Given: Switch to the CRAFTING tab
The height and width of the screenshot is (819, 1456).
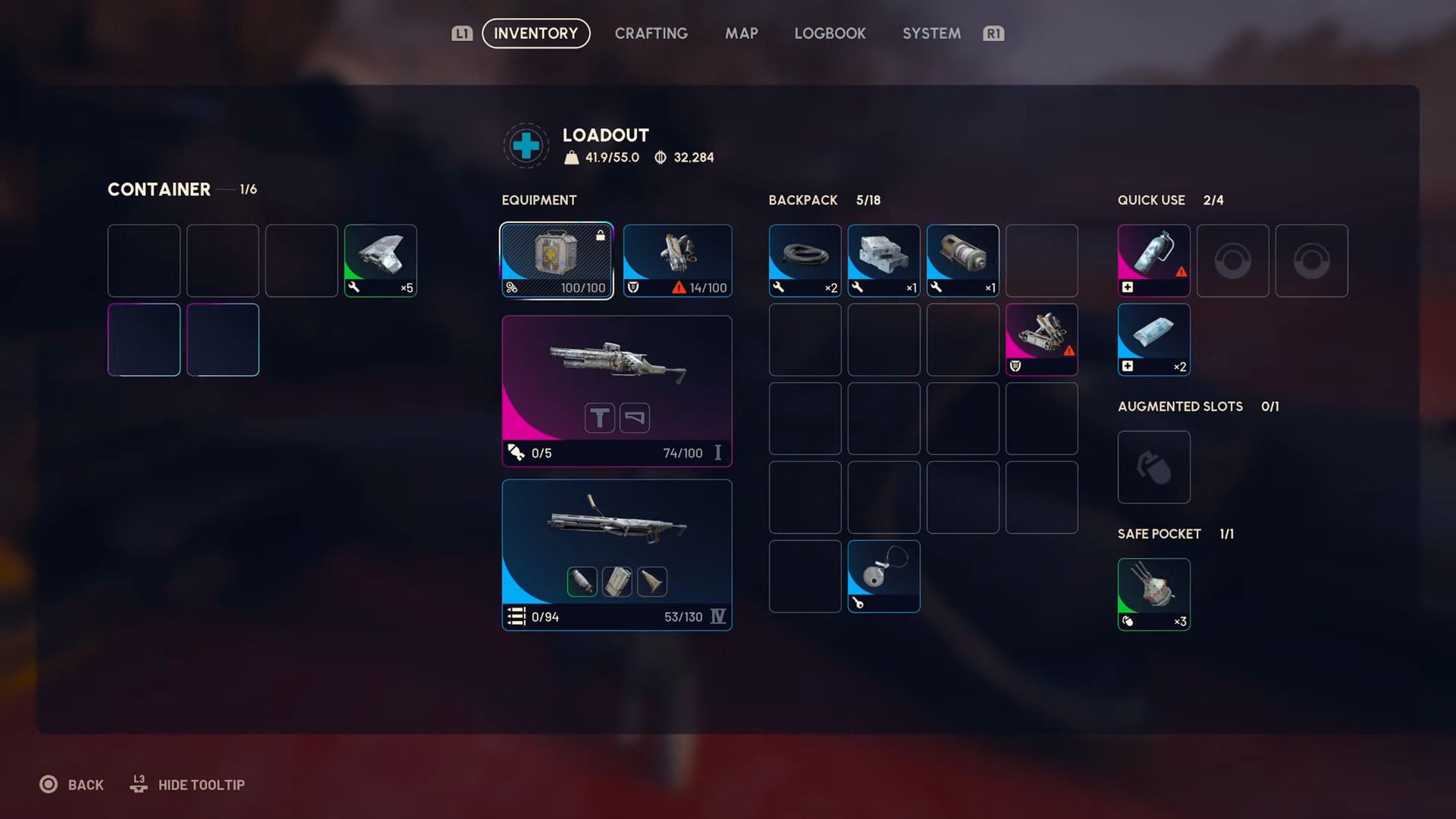Looking at the screenshot, I should tap(651, 33).
